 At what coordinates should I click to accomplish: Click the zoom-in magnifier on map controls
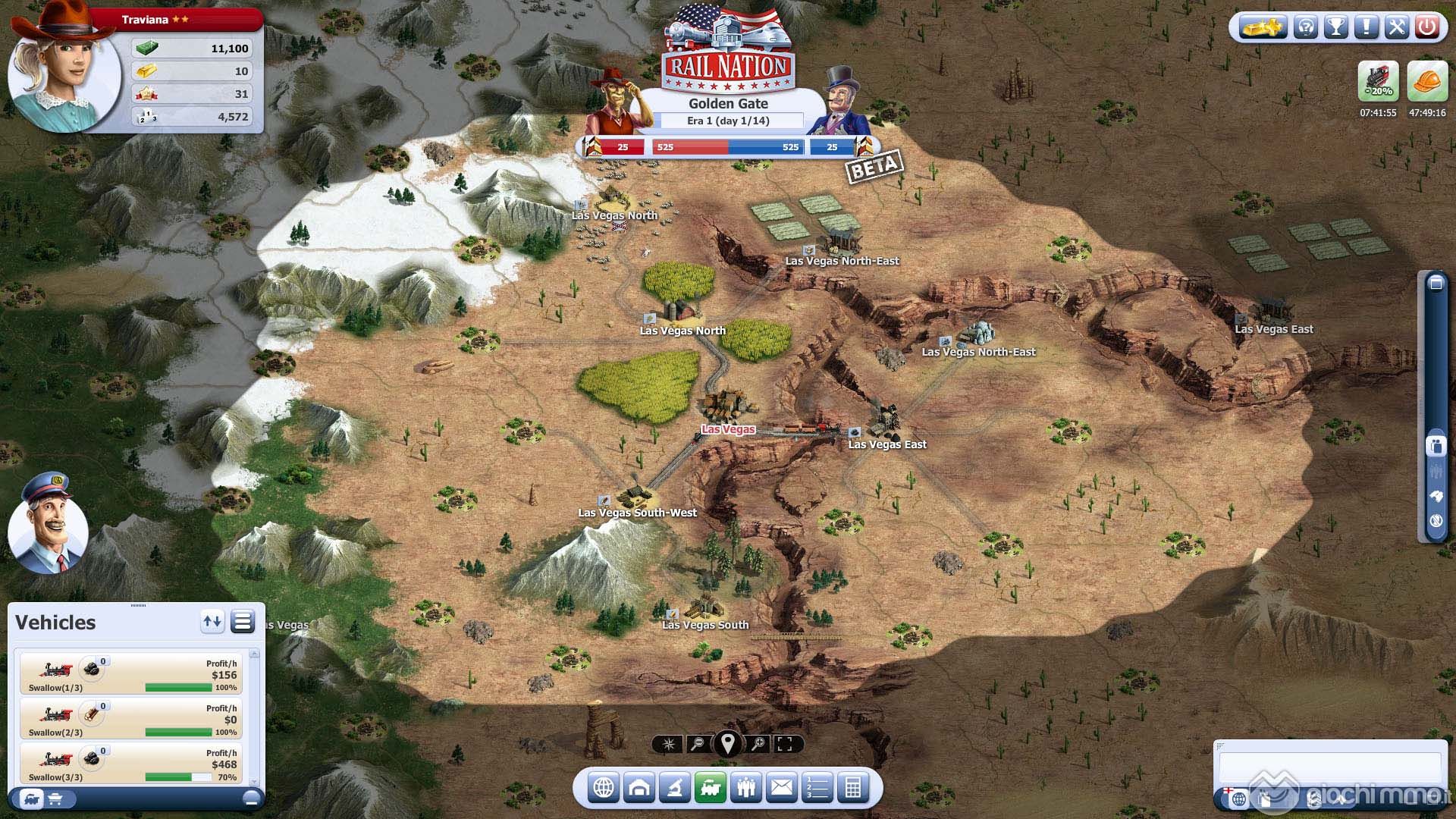tap(758, 744)
